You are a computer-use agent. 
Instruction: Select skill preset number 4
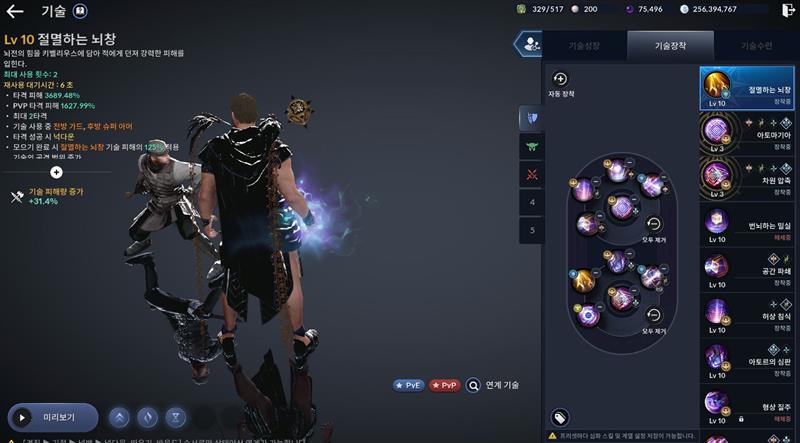click(x=532, y=202)
